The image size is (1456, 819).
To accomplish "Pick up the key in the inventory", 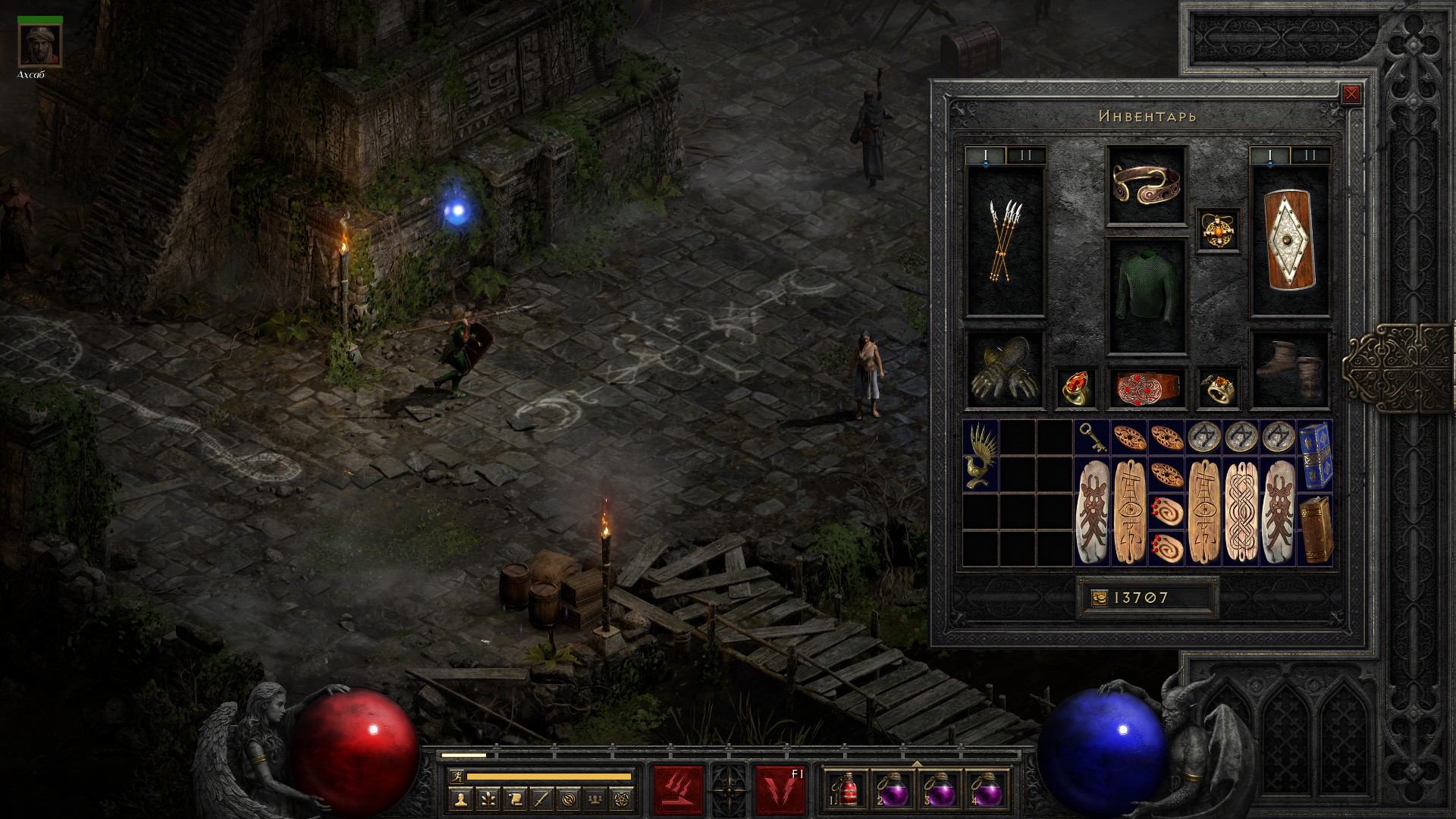I will coord(1092,438).
